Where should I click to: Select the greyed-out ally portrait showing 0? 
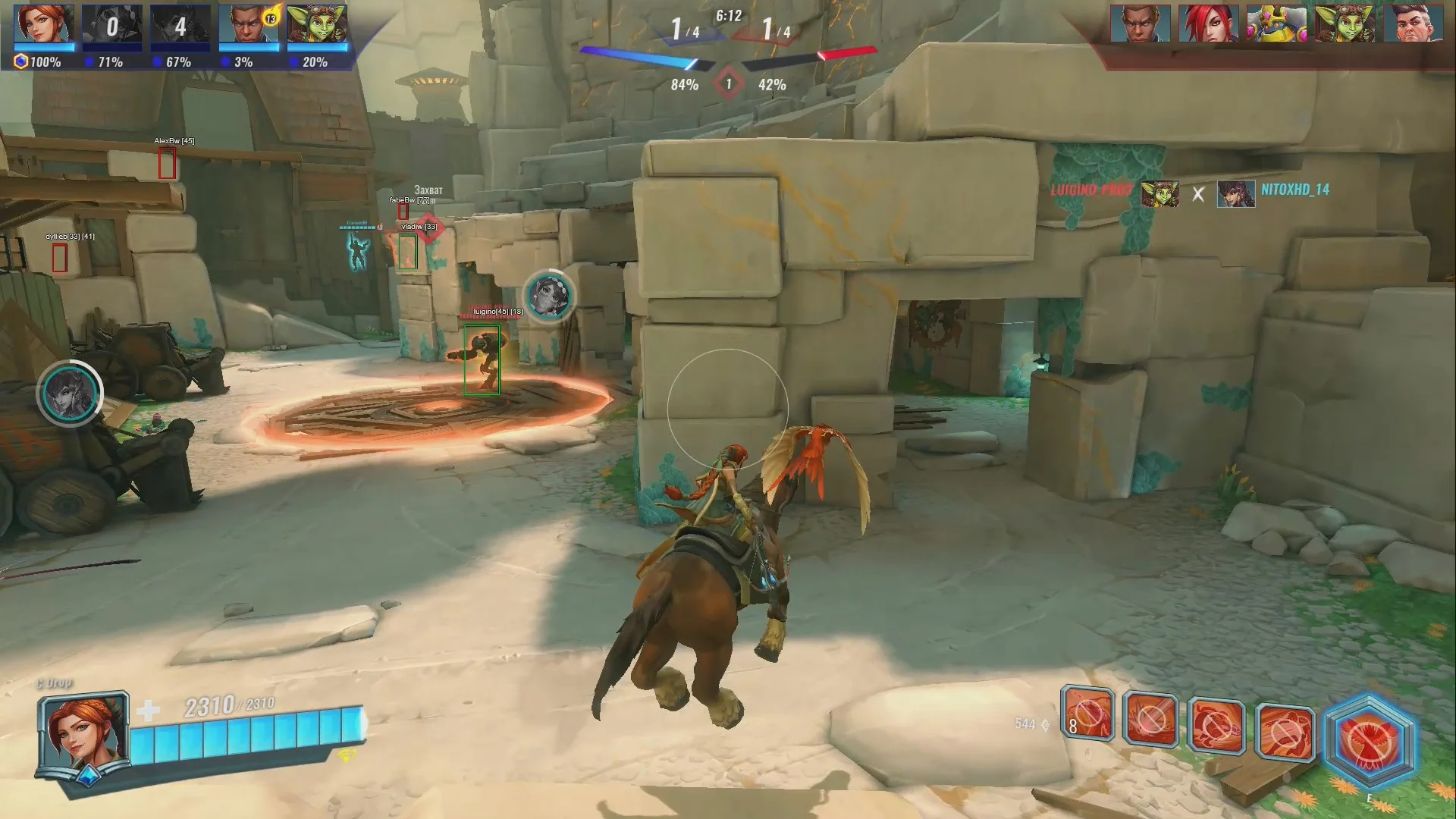click(111, 24)
